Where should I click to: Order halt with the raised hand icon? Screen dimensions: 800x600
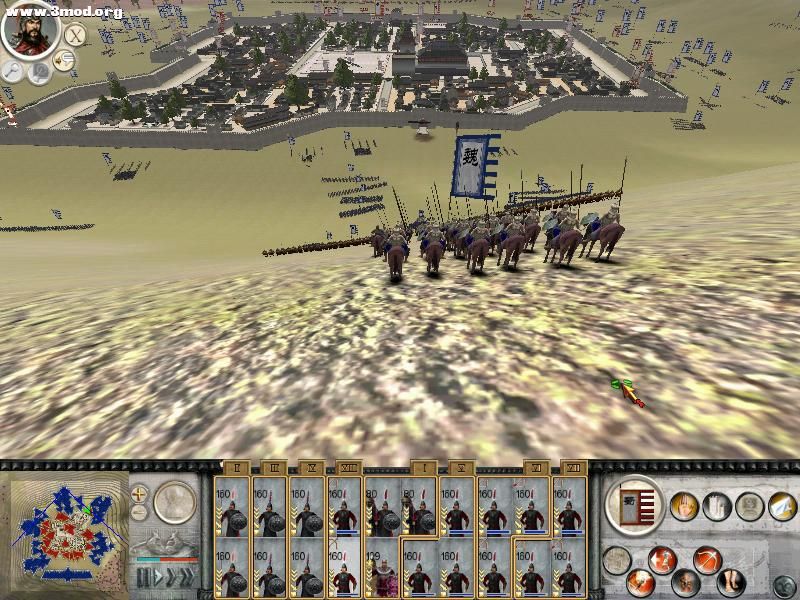coord(684,505)
